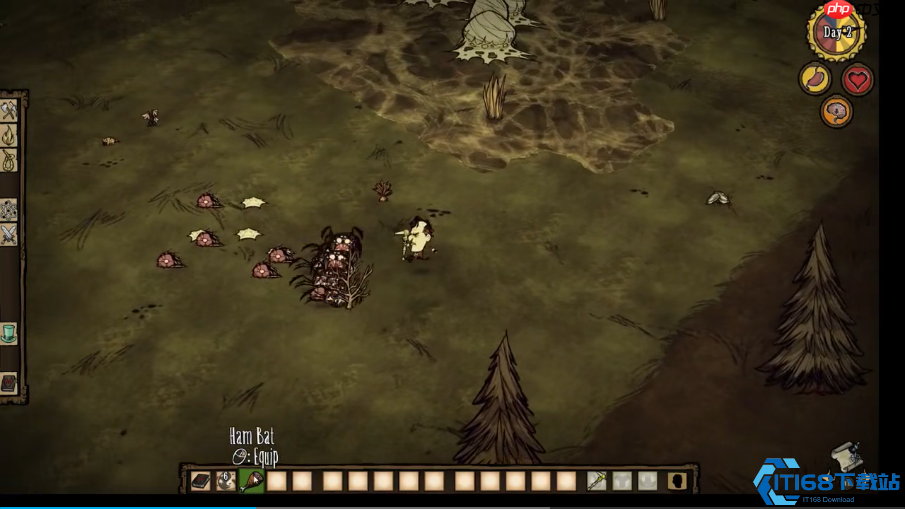Open the Fight crafting tab with crossed swords
Viewport: 905px width, 509px height.
(9, 234)
